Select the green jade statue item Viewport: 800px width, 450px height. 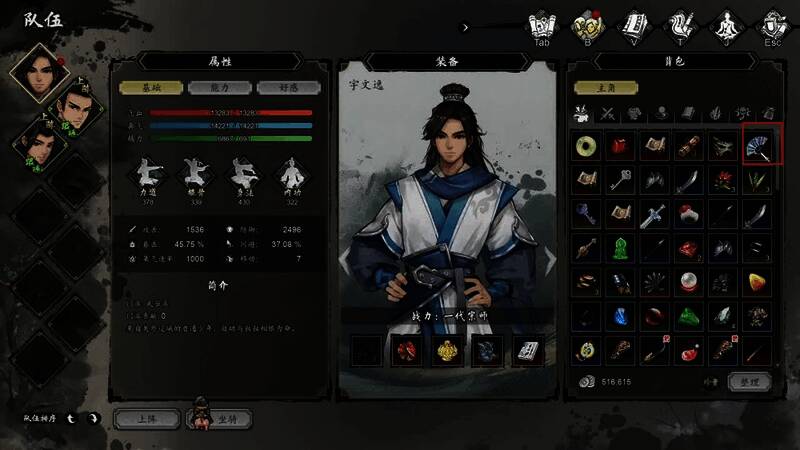622,248
